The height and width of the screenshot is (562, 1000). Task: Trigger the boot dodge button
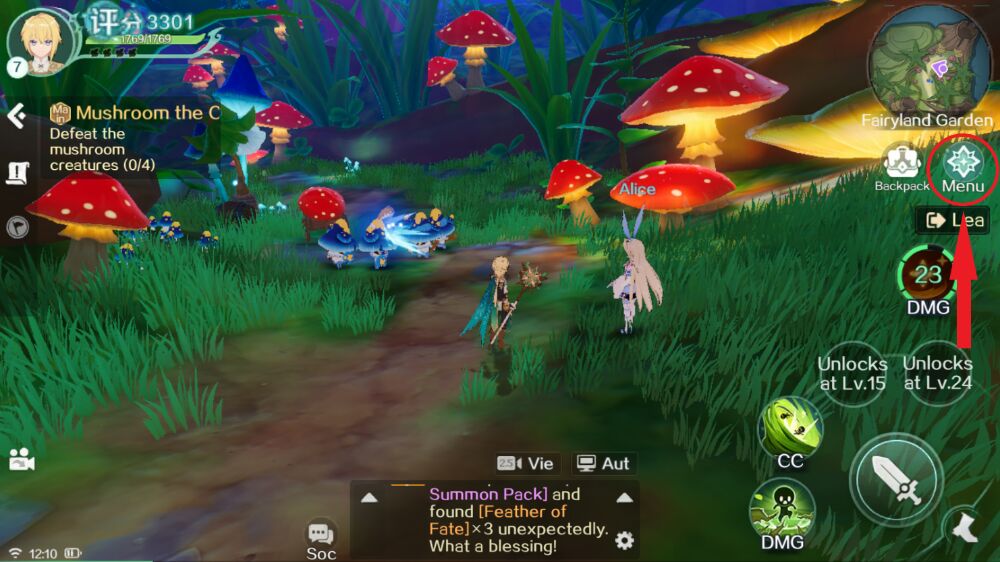[x=964, y=527]
